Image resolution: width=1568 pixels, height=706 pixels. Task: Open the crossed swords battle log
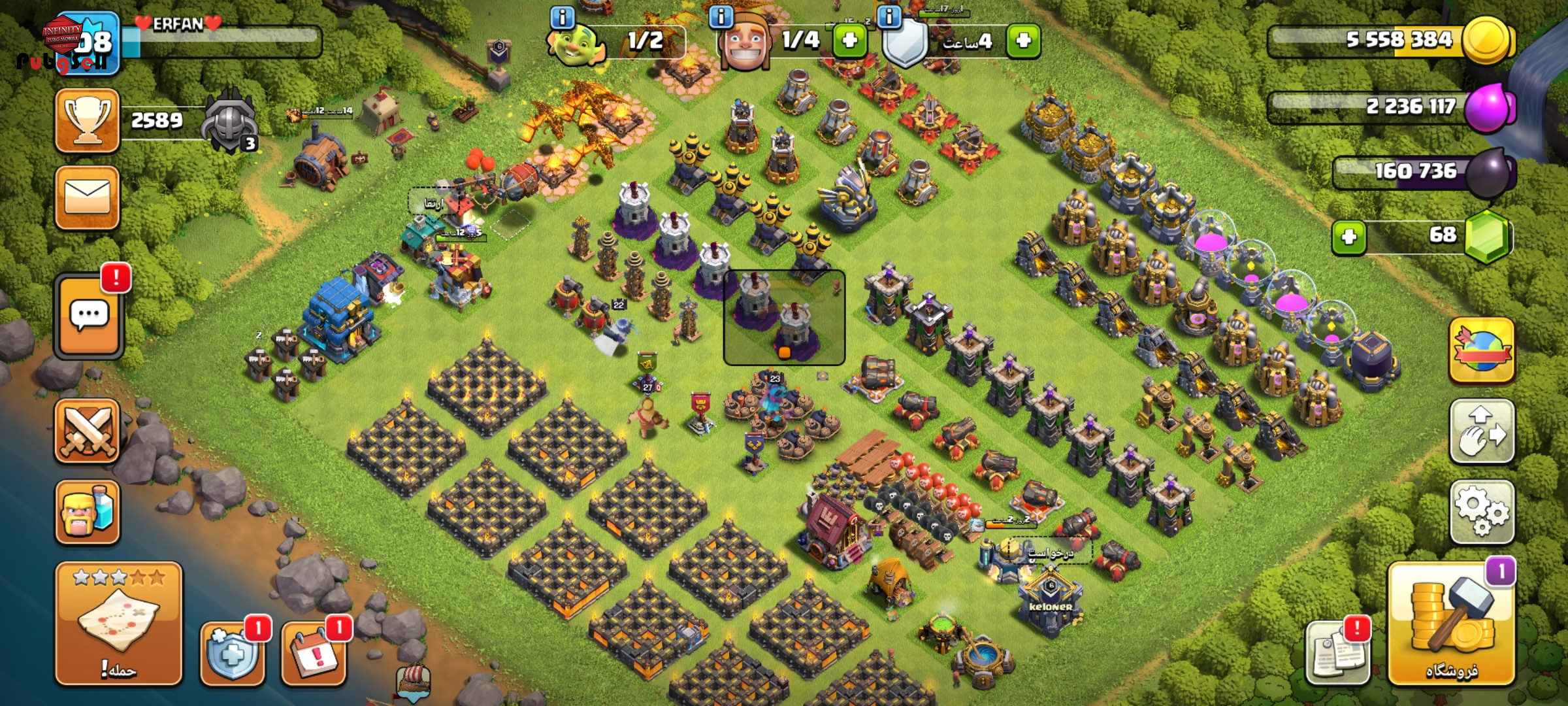(x=88, y=431)
